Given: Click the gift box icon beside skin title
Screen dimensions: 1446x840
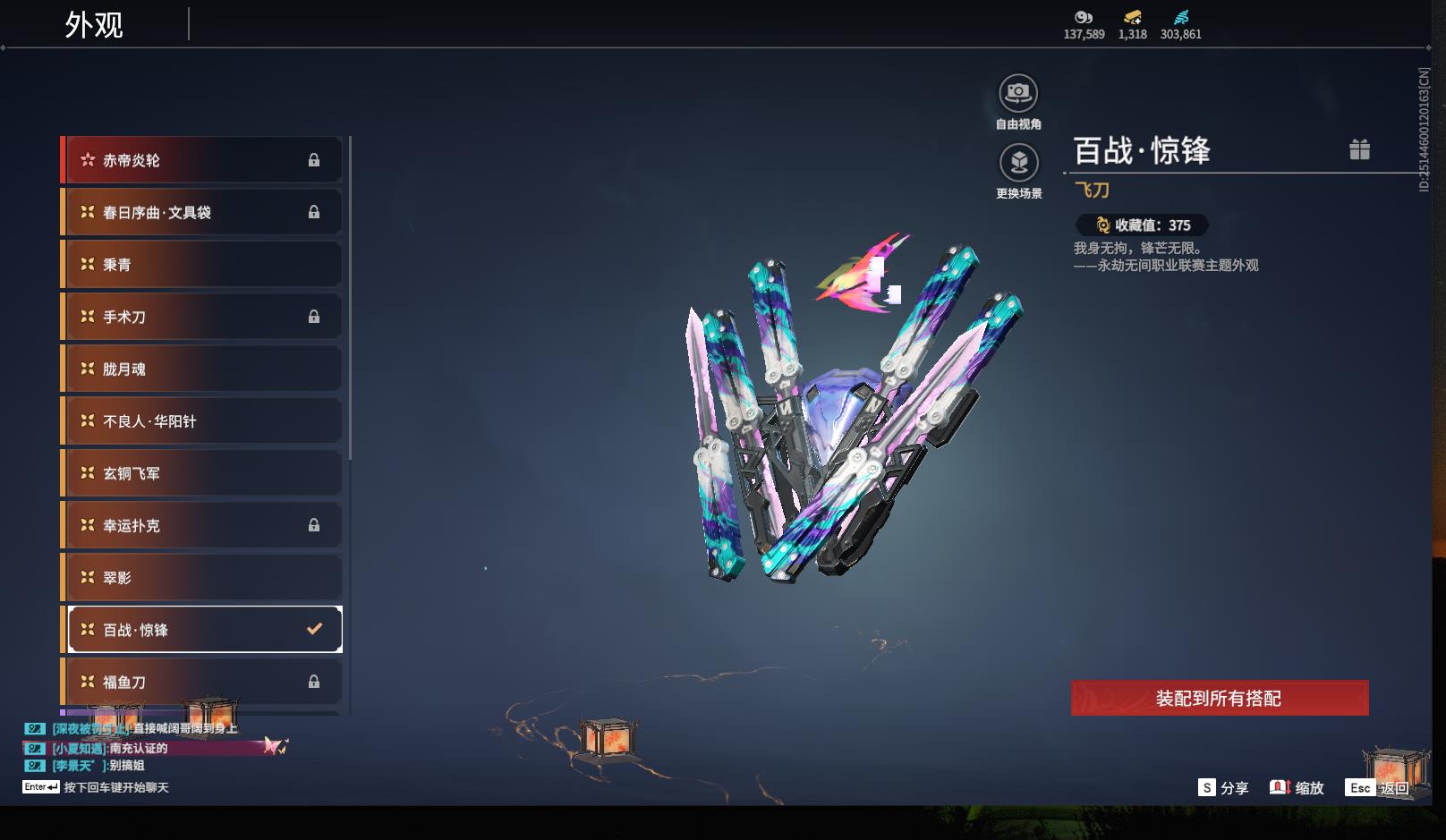Looking at the screenshot, I should click(x=1359, y=149).
